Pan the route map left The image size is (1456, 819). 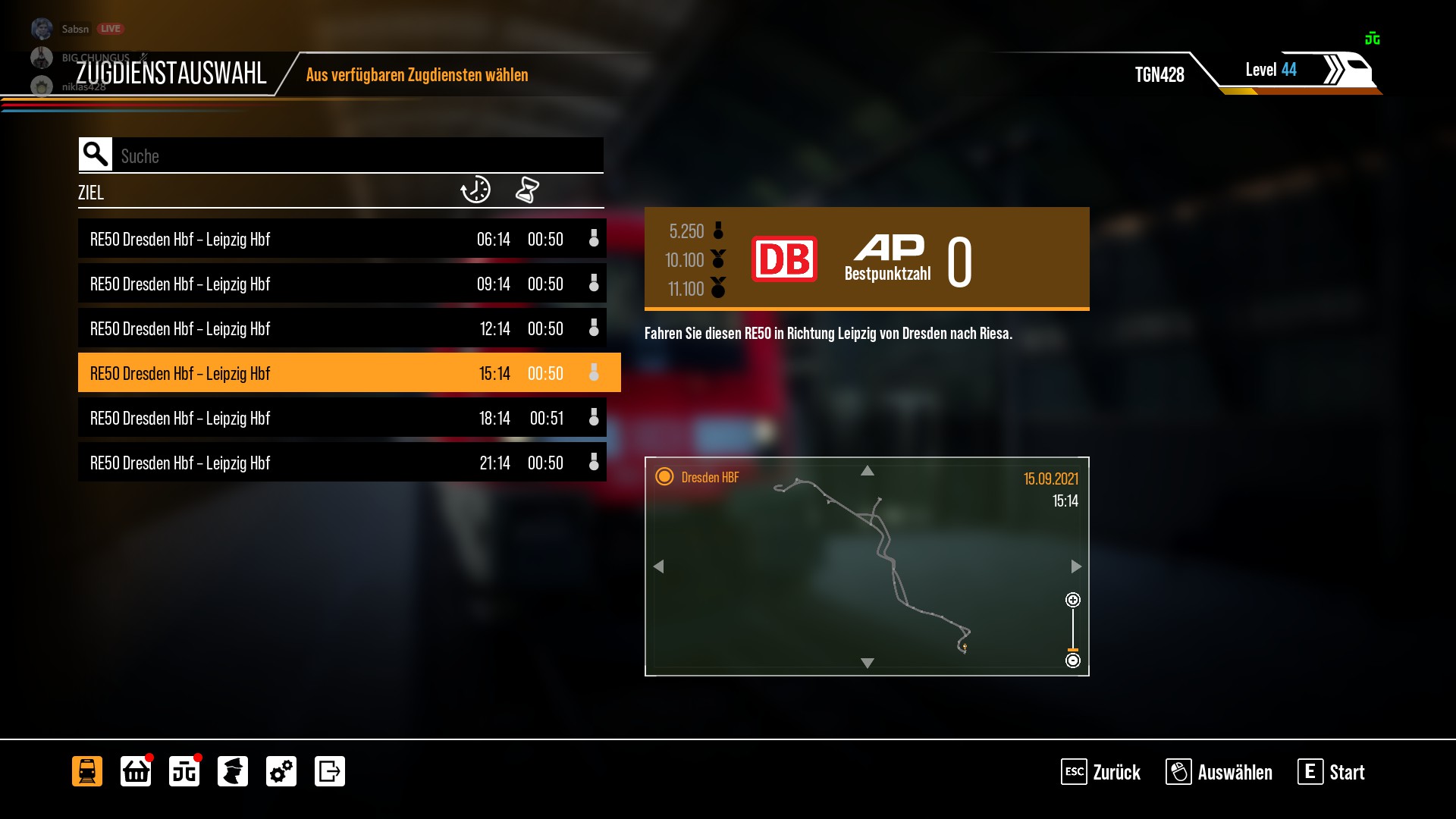pyautogui.click(x=658, y=566)
